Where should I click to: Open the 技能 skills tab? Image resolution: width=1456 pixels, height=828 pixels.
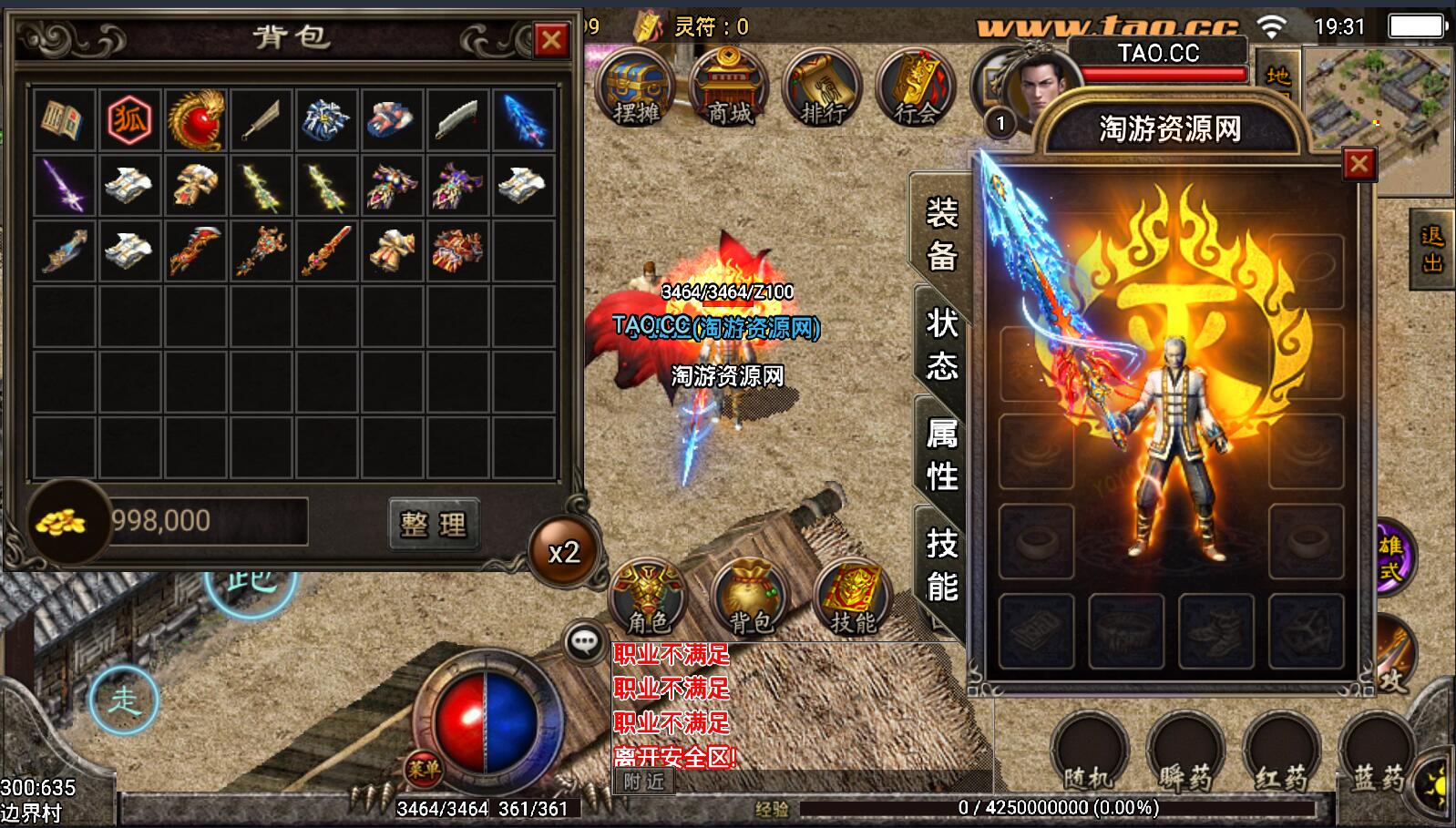942,565
